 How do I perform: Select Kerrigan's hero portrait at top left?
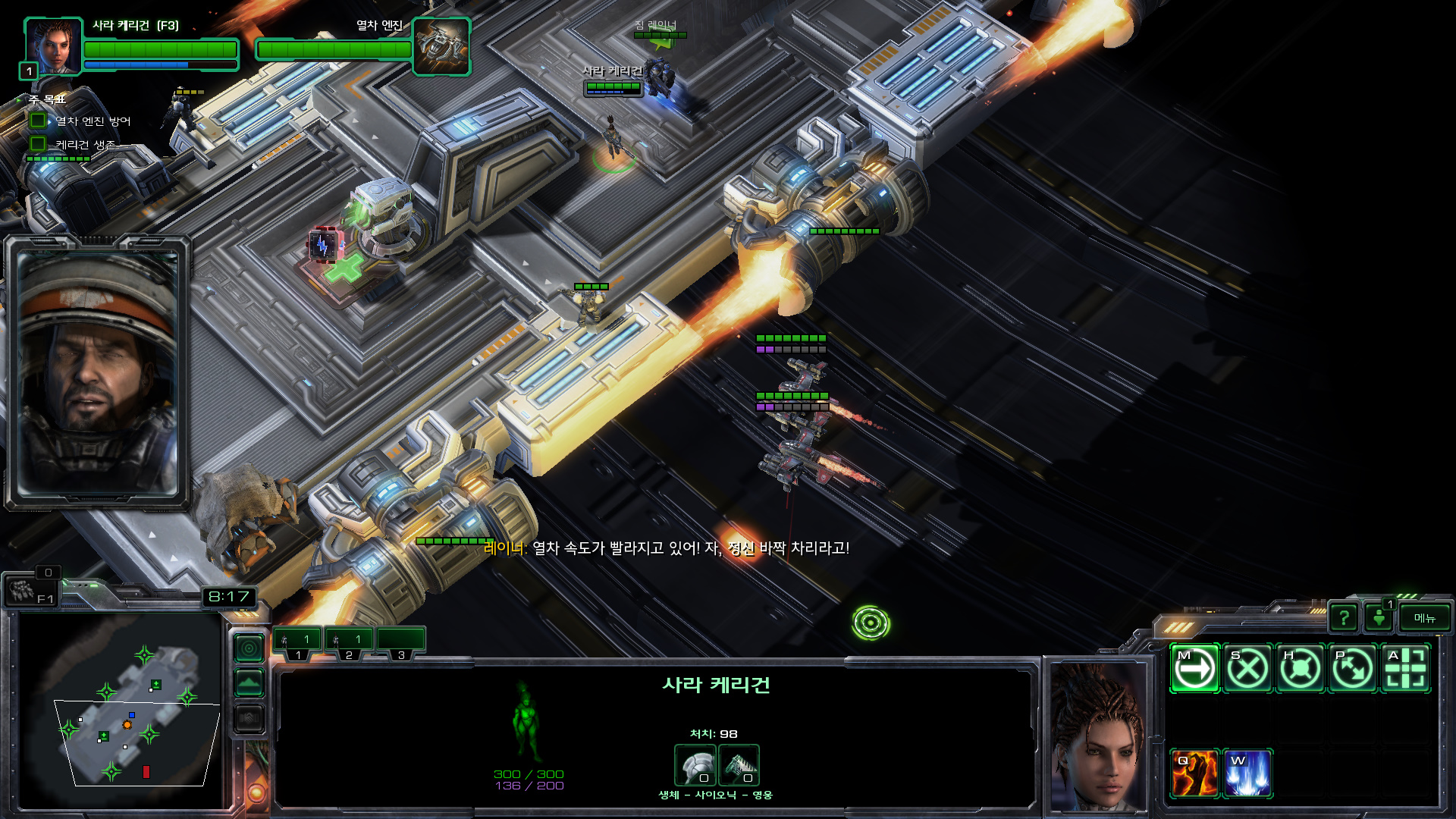coord(53,47)
